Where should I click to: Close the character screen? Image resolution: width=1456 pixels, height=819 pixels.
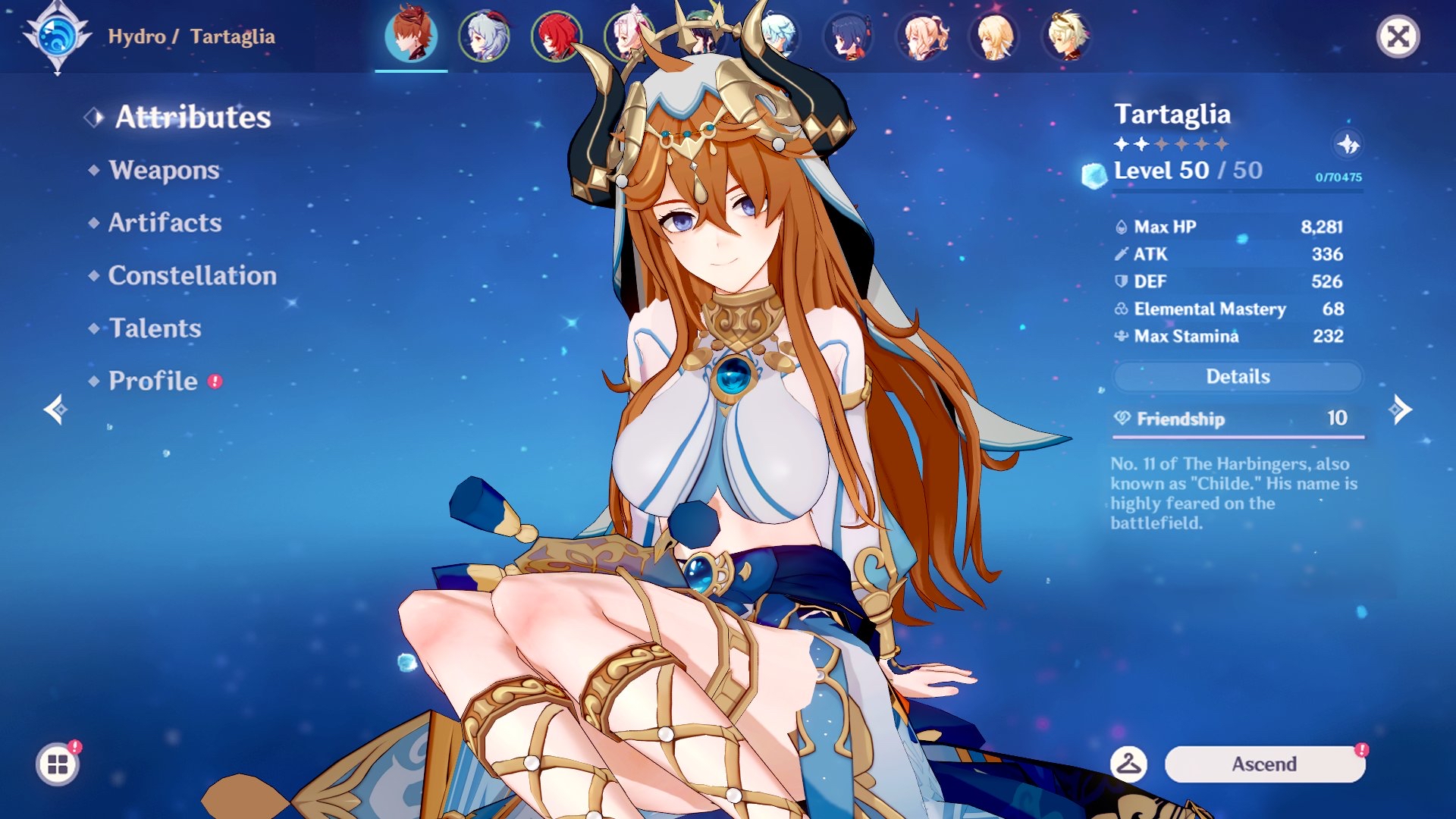coord(1398,36)
